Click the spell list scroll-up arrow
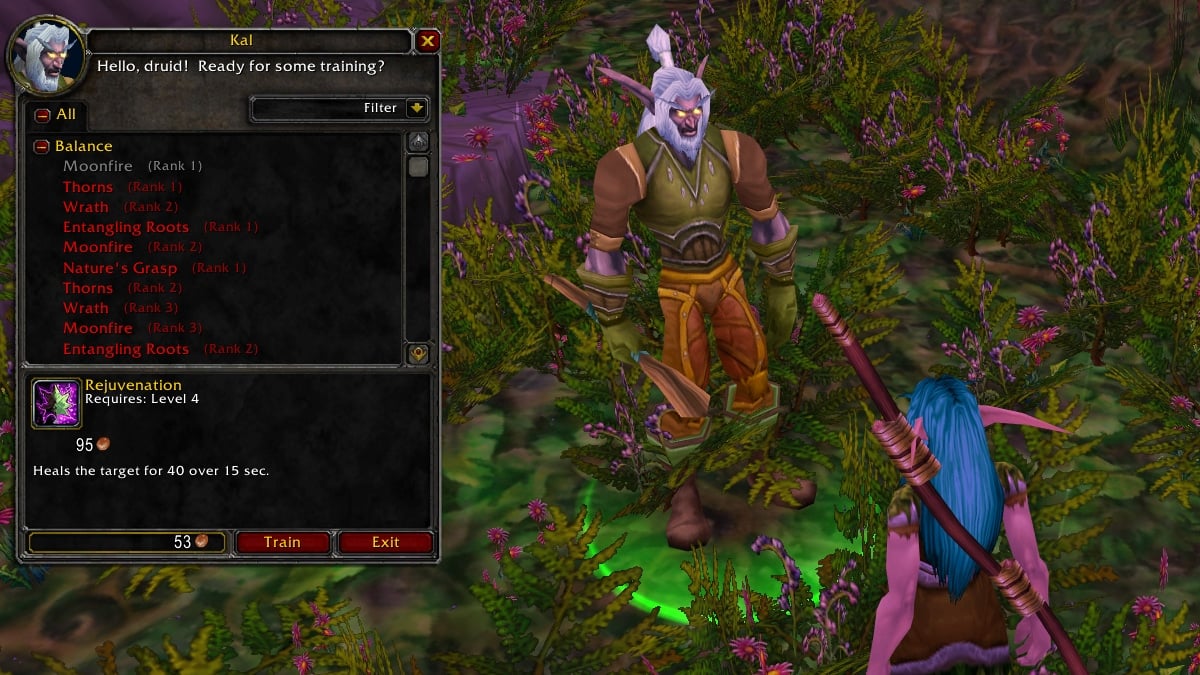This screenshot has height=675, width=1200. 418,141
